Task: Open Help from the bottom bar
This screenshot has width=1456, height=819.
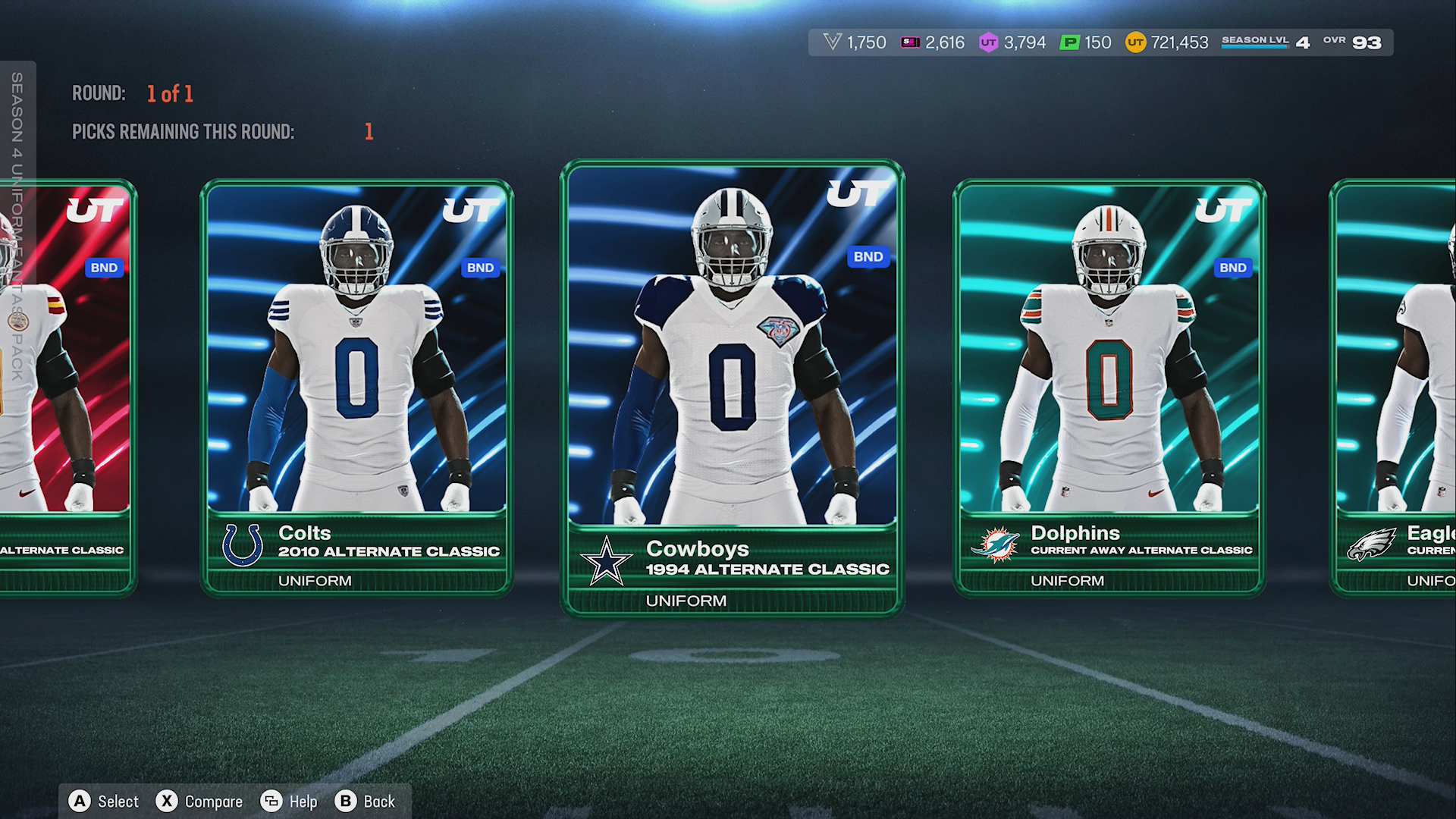Action: (289, 802)
